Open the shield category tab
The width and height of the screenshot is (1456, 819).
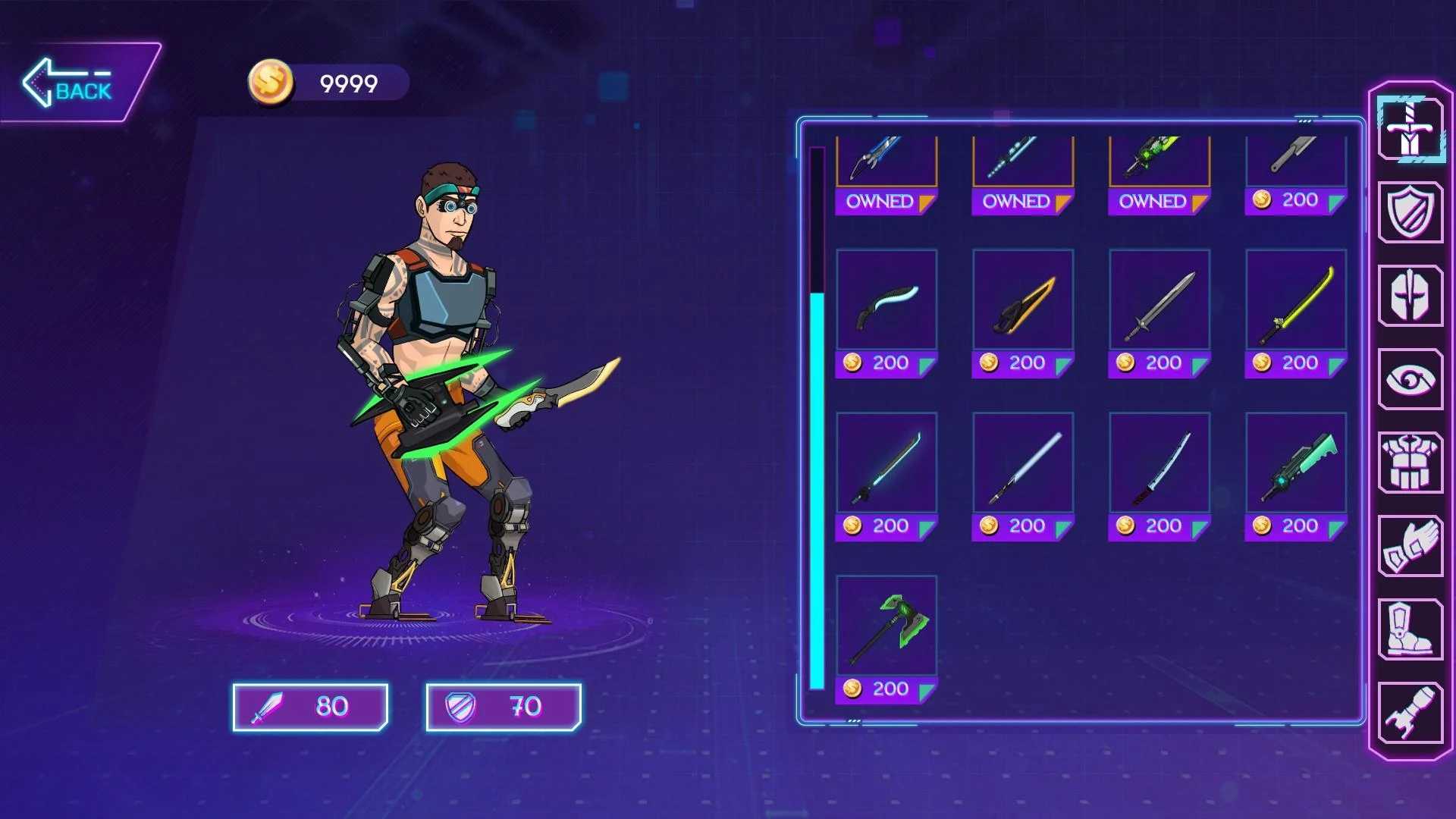click(x=1410, y=212)
